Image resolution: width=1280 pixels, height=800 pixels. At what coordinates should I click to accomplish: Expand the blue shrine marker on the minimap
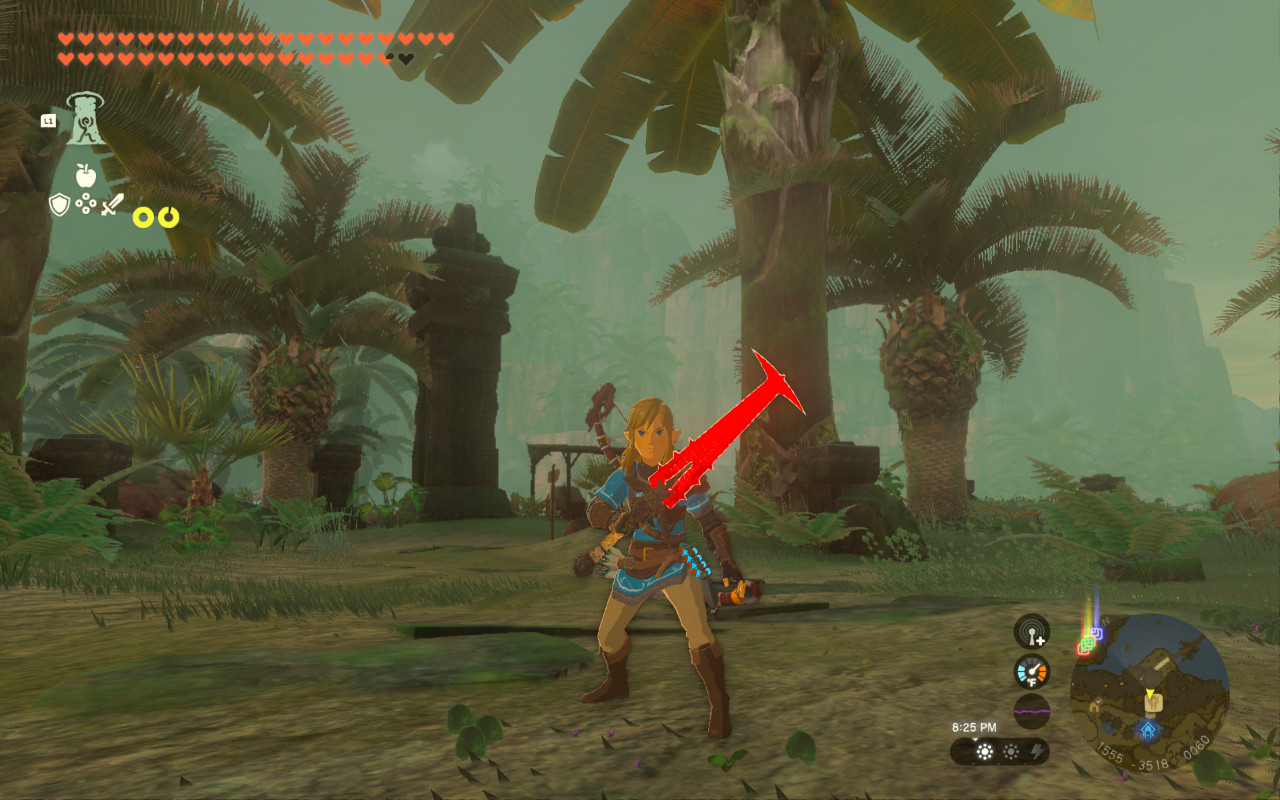point(1147,728)
